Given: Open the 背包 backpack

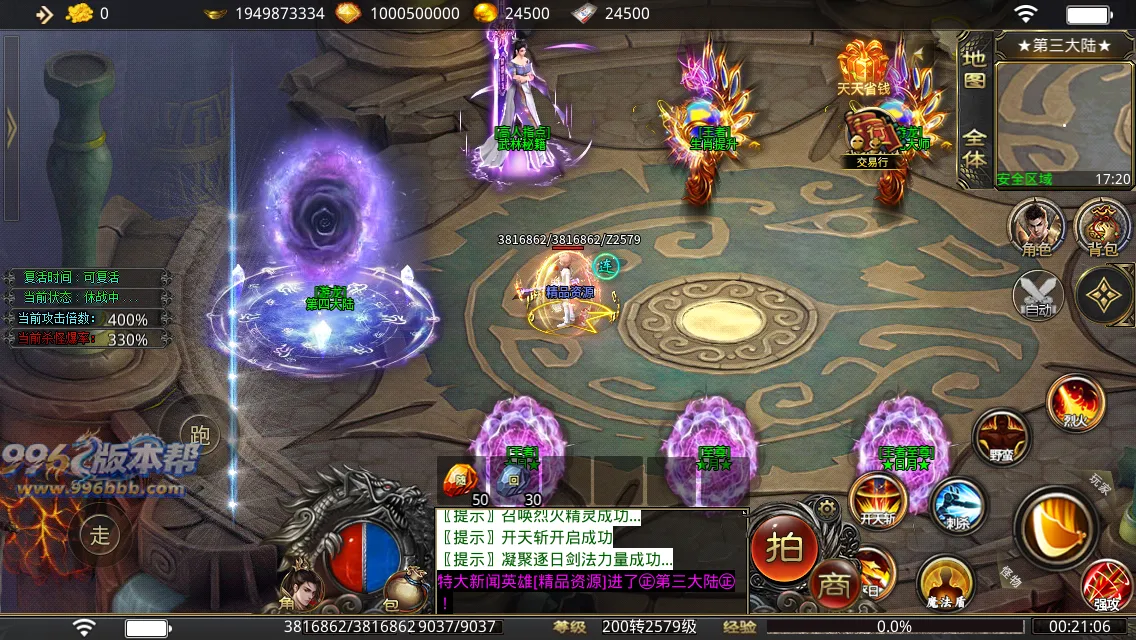Looking at the screenshot, I should [x=1102, y=227].
